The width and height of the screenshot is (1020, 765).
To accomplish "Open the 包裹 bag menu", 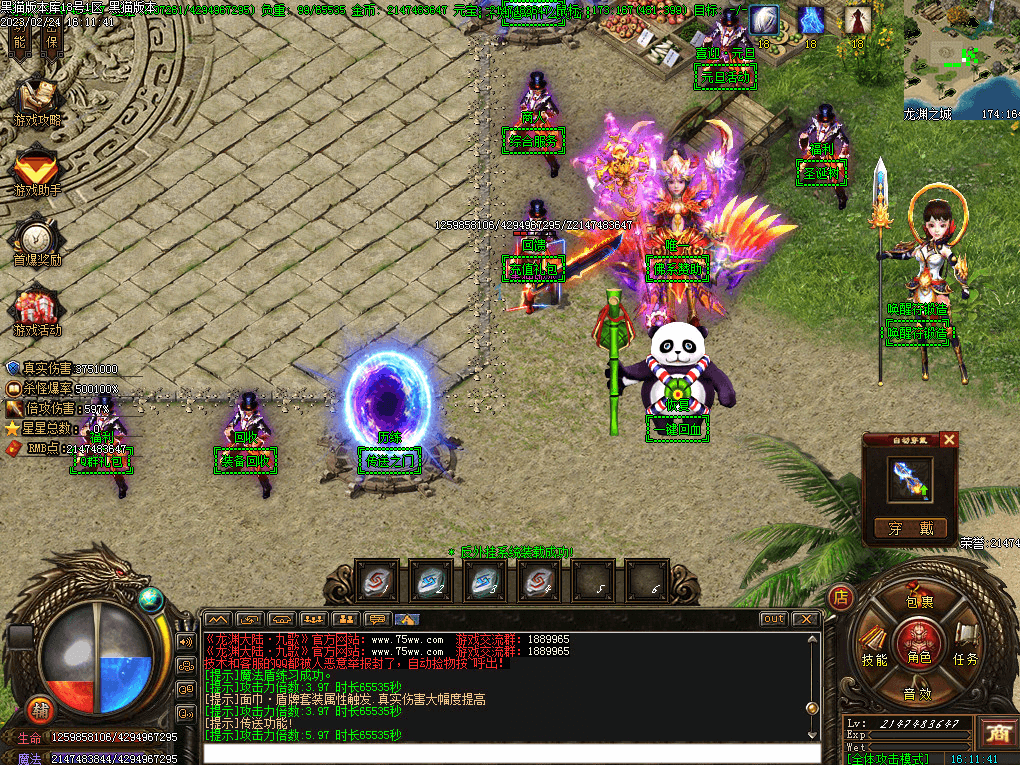I will (918, 602).
